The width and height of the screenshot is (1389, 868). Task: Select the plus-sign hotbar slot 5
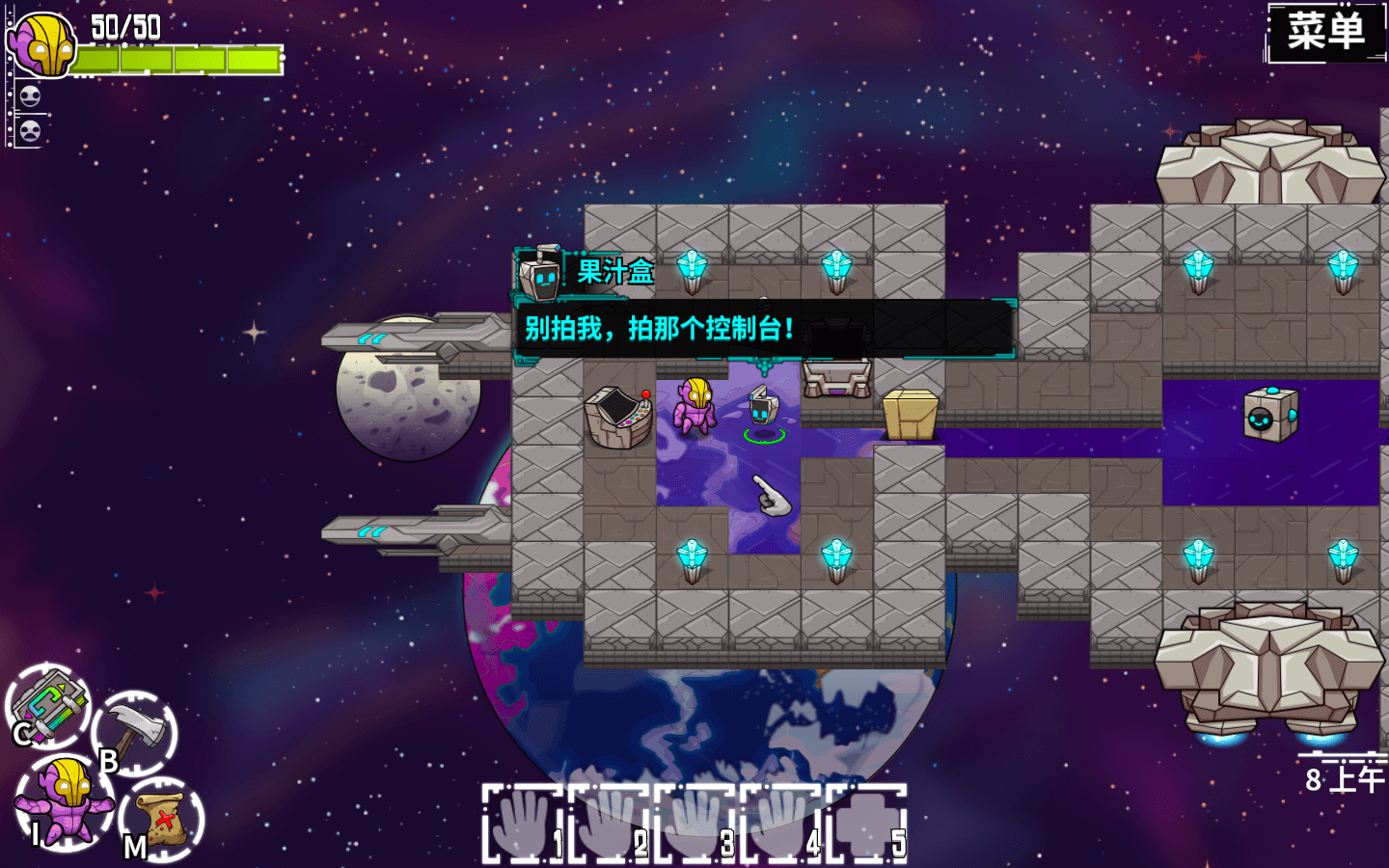(x=867, y=823)
